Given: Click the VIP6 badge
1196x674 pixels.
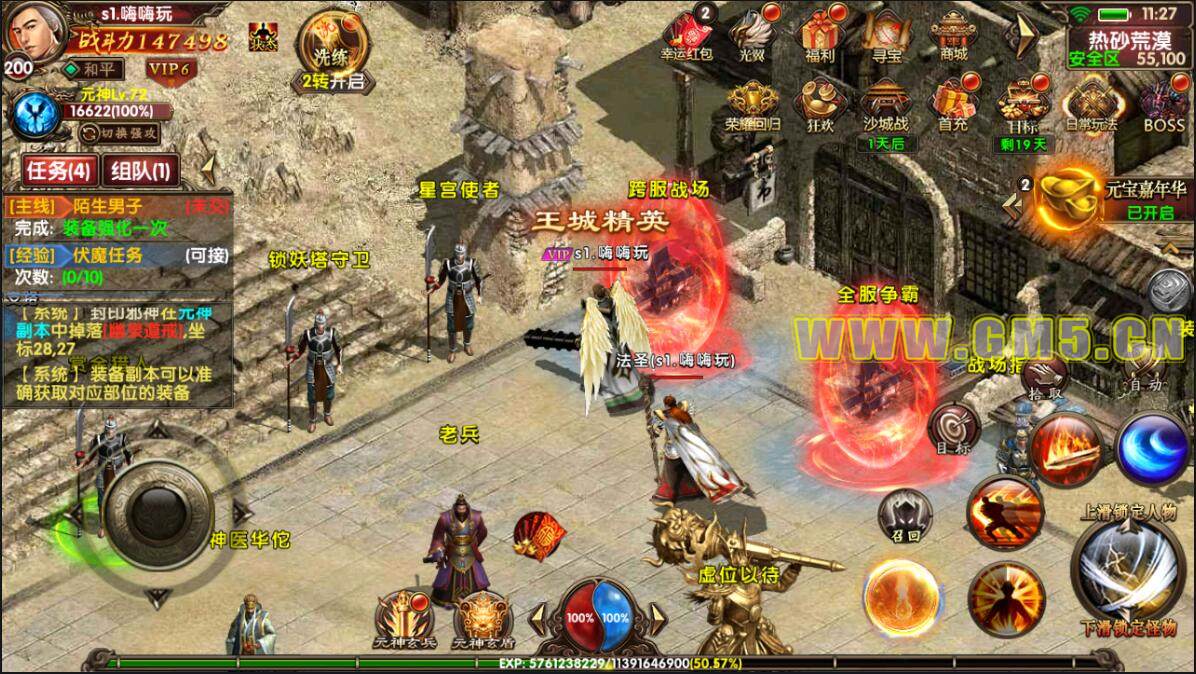Looking at the screenshot, I should (169, 68).
